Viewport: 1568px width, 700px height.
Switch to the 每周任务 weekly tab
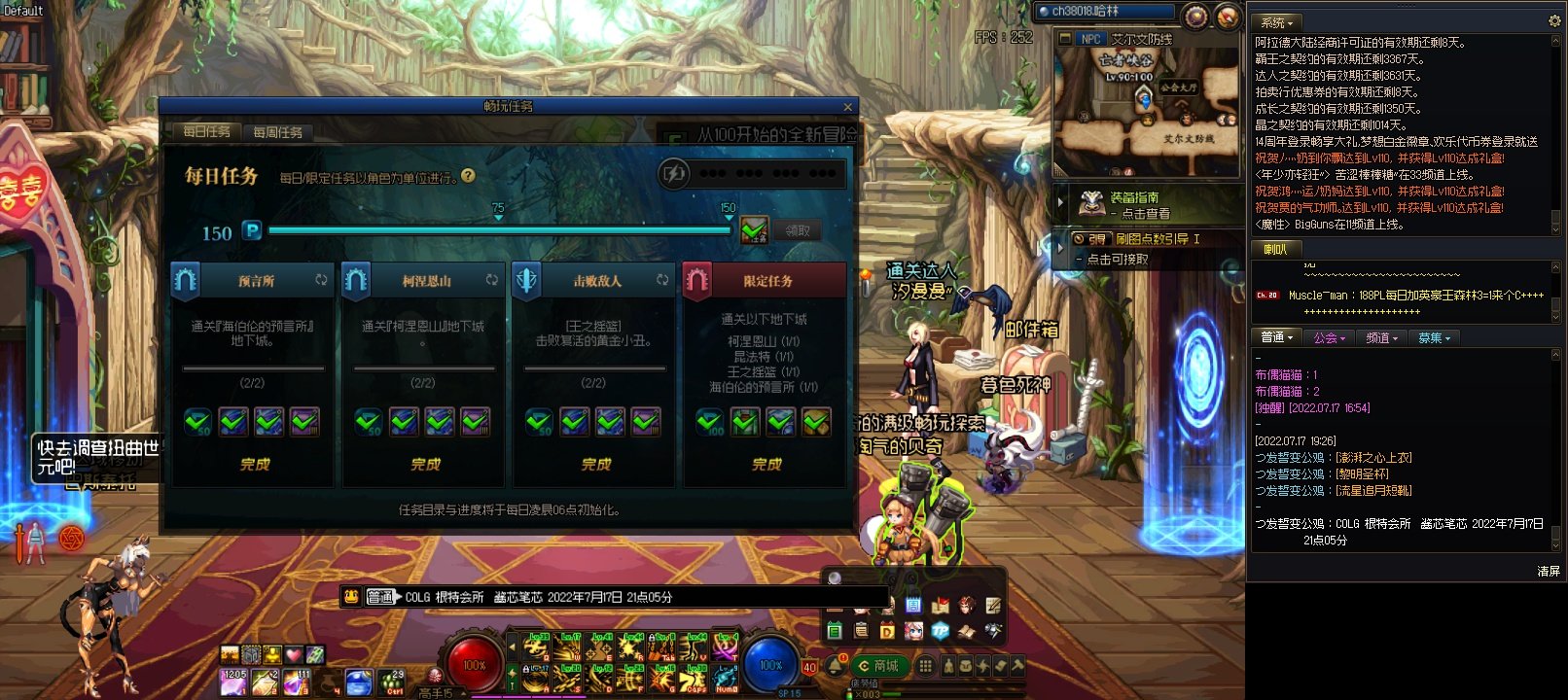[277, 132]
